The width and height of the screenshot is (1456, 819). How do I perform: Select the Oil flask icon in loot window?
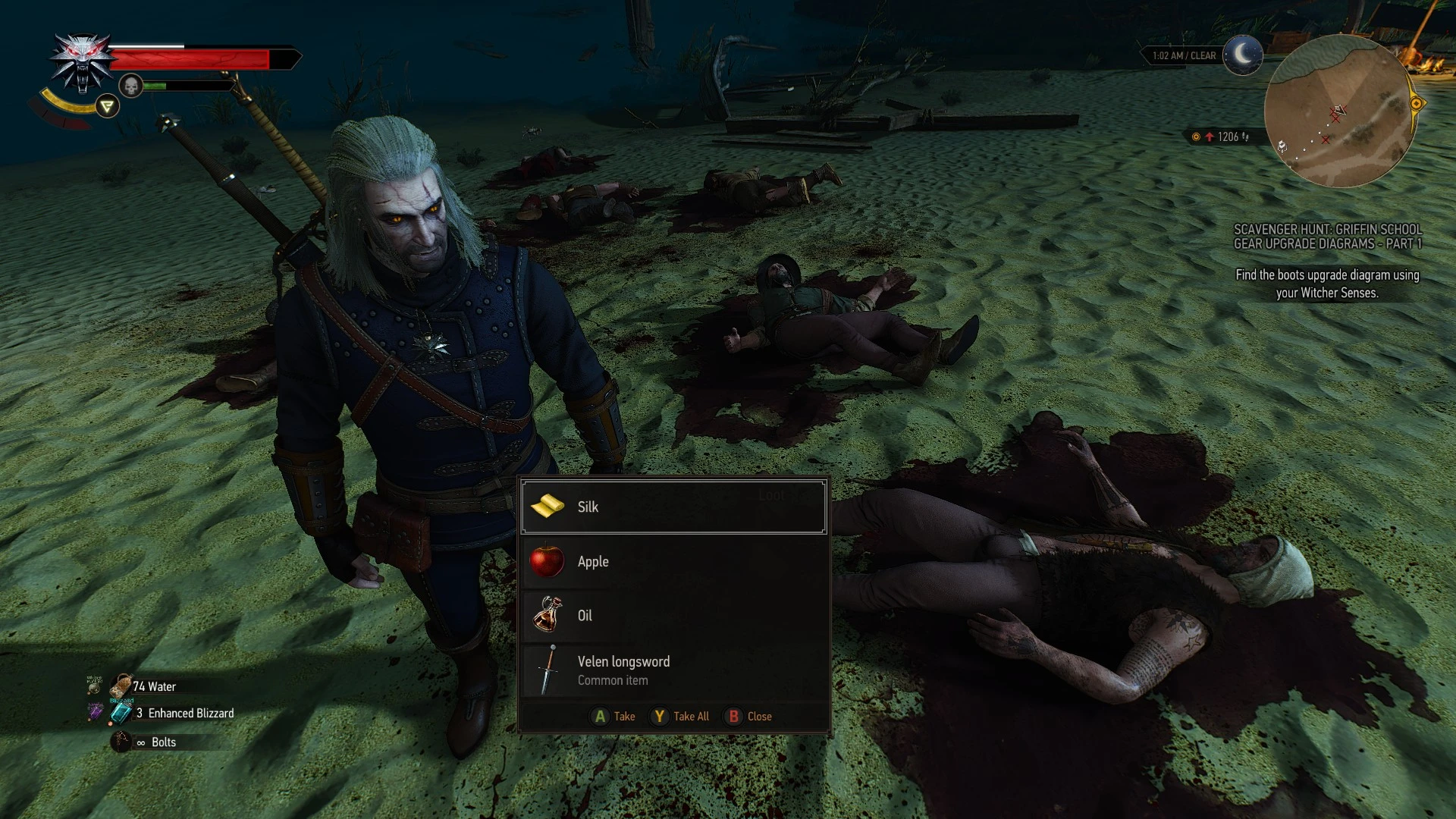point(548,616)
